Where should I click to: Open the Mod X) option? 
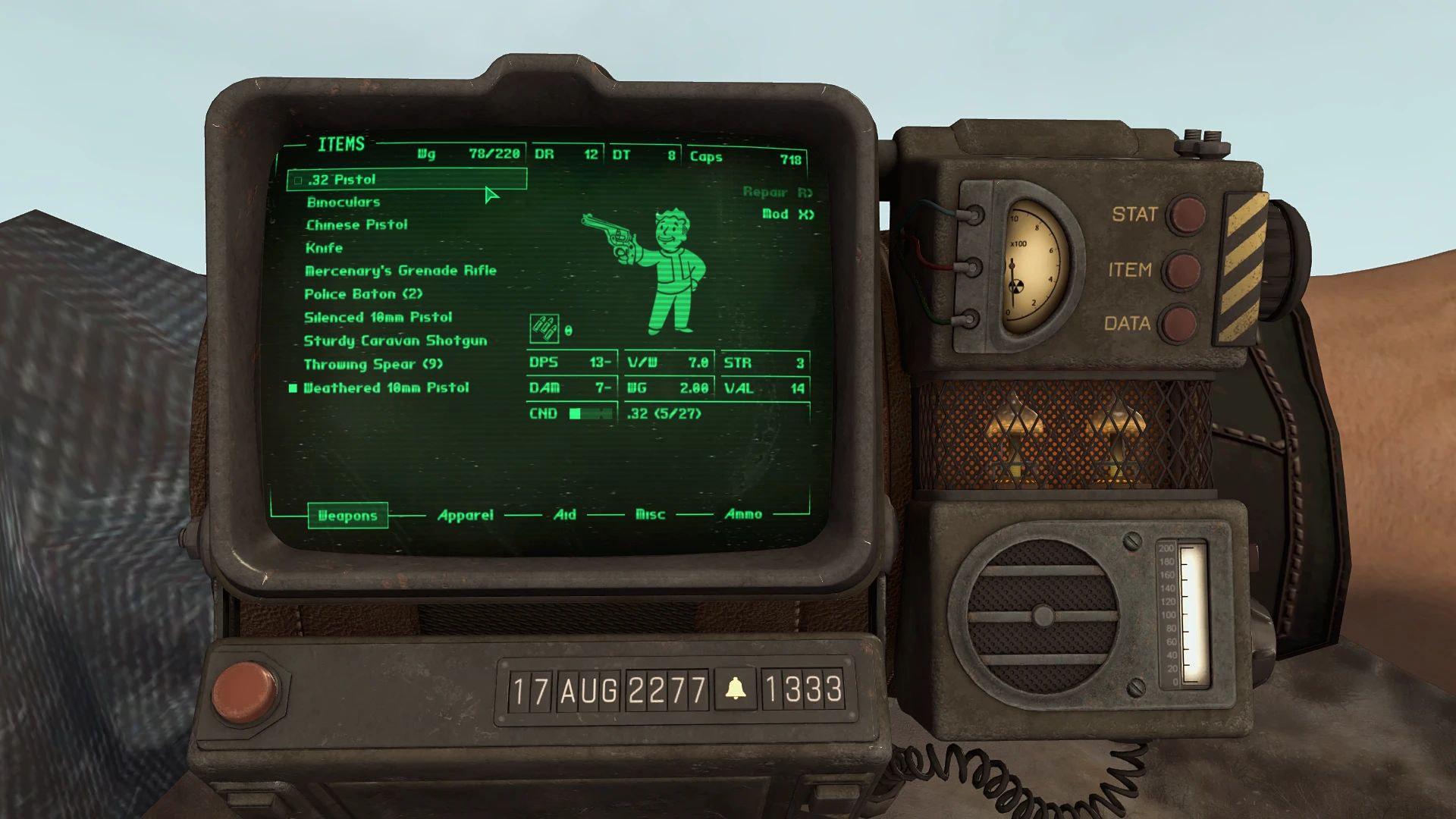pyautogui.click(x=787, y=215)
